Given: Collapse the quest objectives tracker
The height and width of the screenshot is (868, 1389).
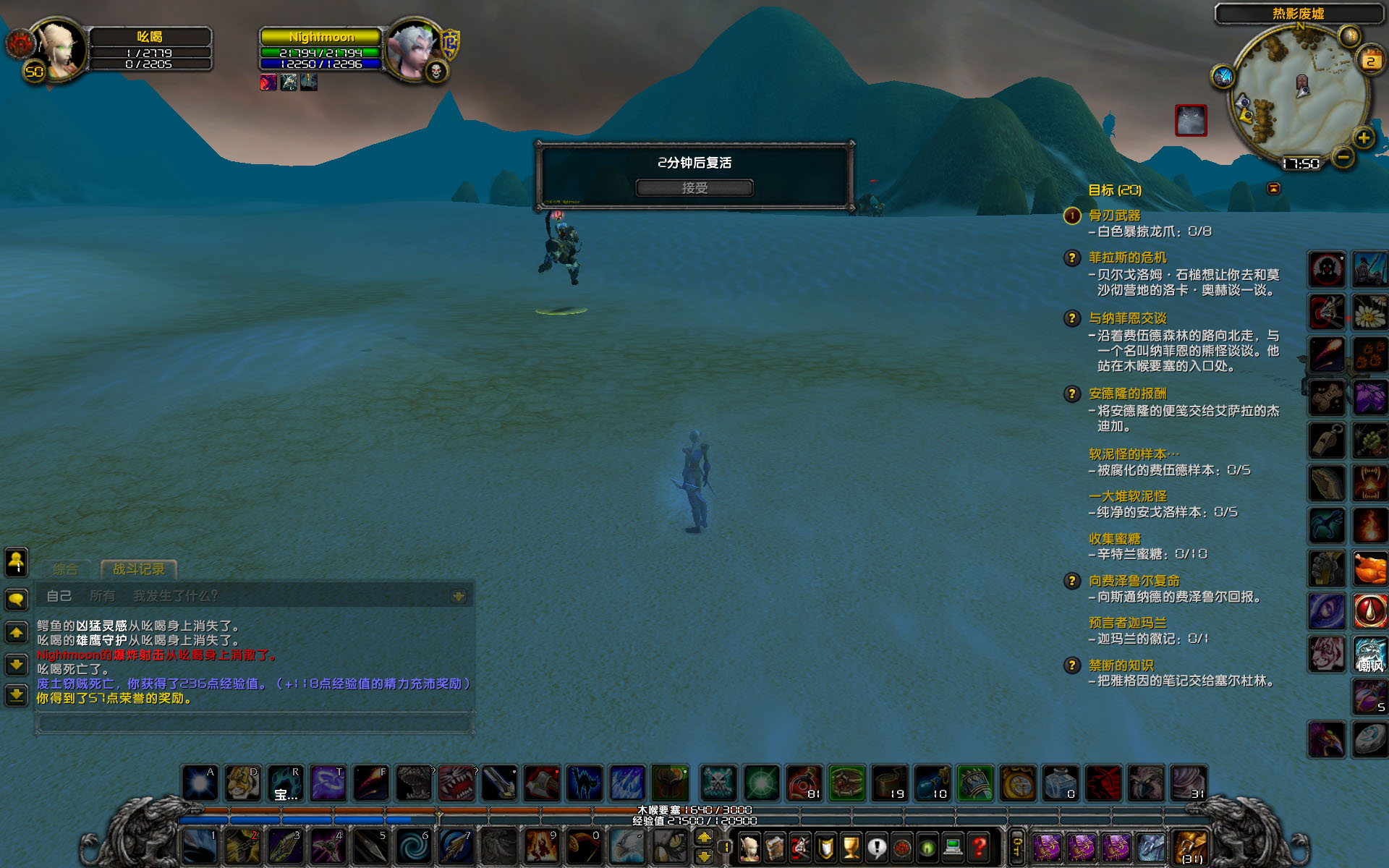Looking at the screenshot, I should point(1274,189).
